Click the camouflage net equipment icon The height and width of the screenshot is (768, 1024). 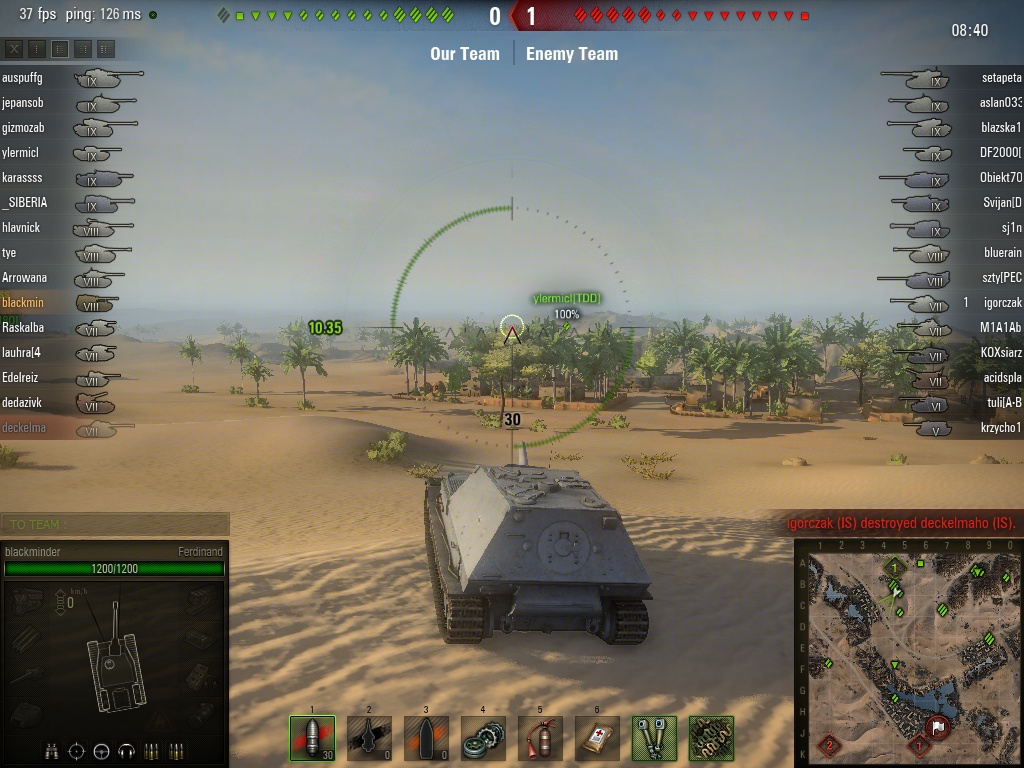click(711, 738)
